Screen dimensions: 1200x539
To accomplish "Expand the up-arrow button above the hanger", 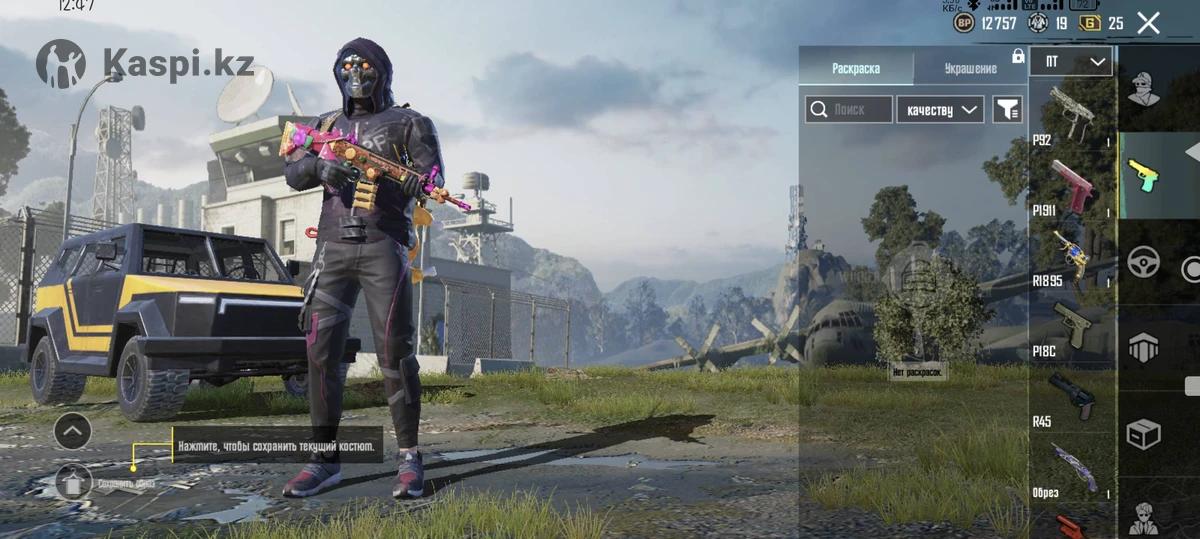I will point(73,432).
